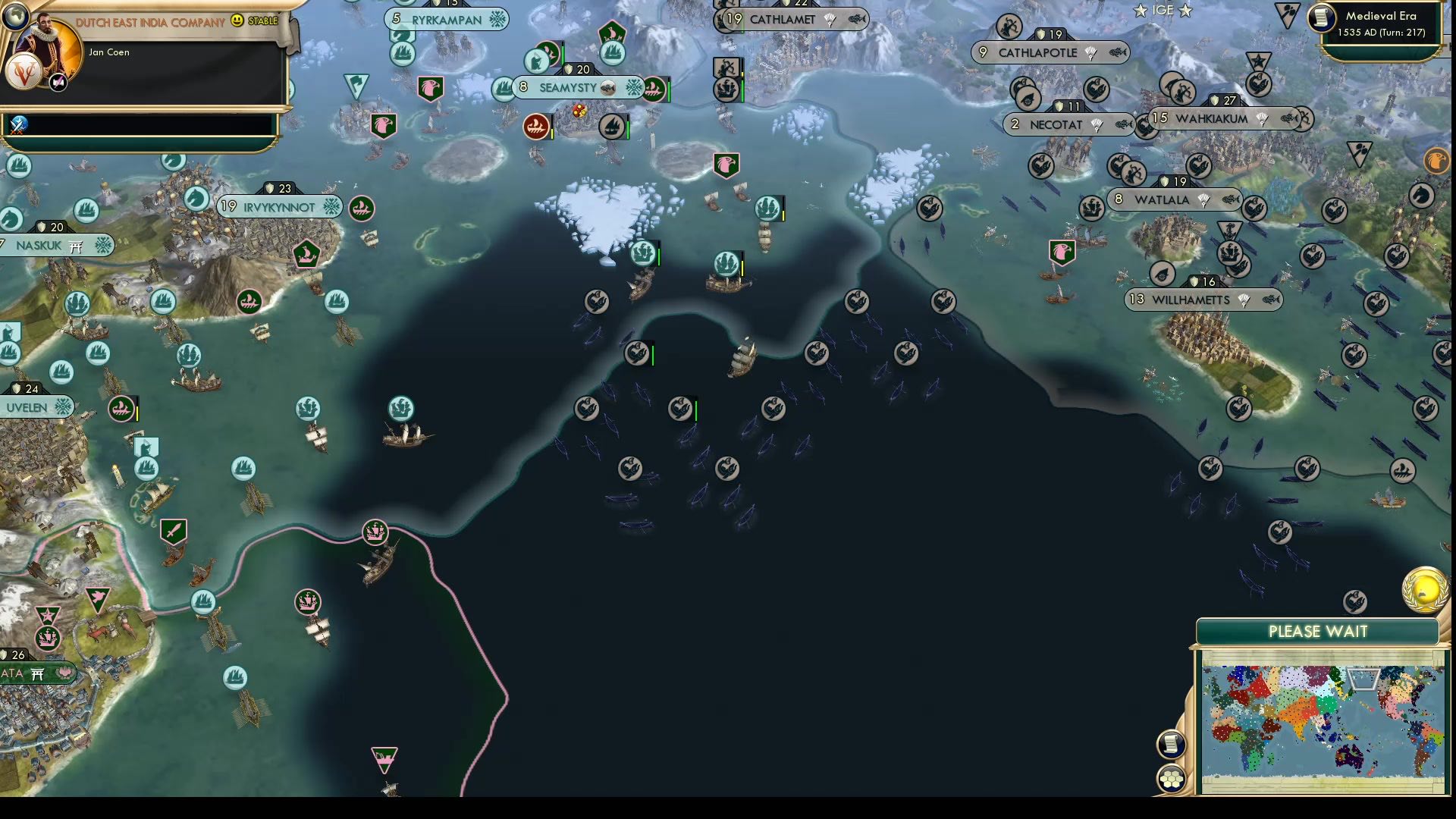1456x819 pixels.
Task: Click the Wahkiakum city banner
Action: pyautogui.click(x=1212, y=119)
